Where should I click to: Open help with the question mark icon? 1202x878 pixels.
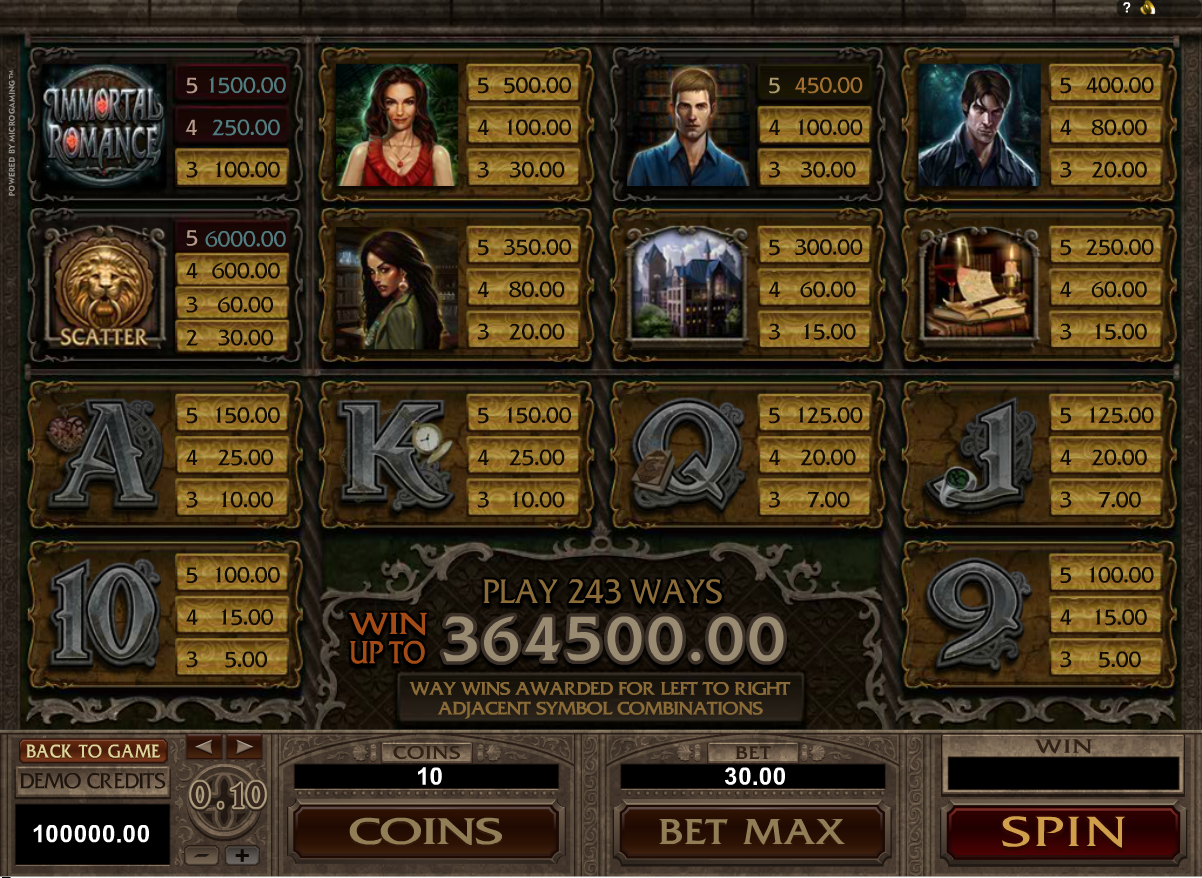[x=1126, y=8]
